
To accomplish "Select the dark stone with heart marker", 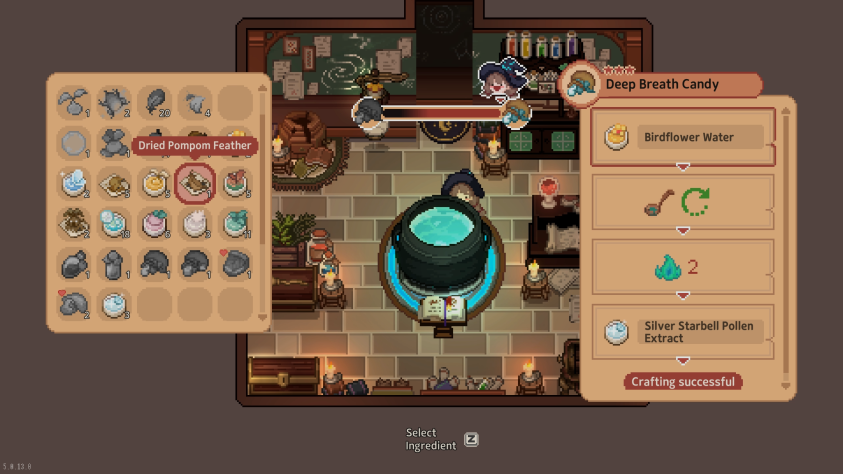I will click(x=235, y=264).
